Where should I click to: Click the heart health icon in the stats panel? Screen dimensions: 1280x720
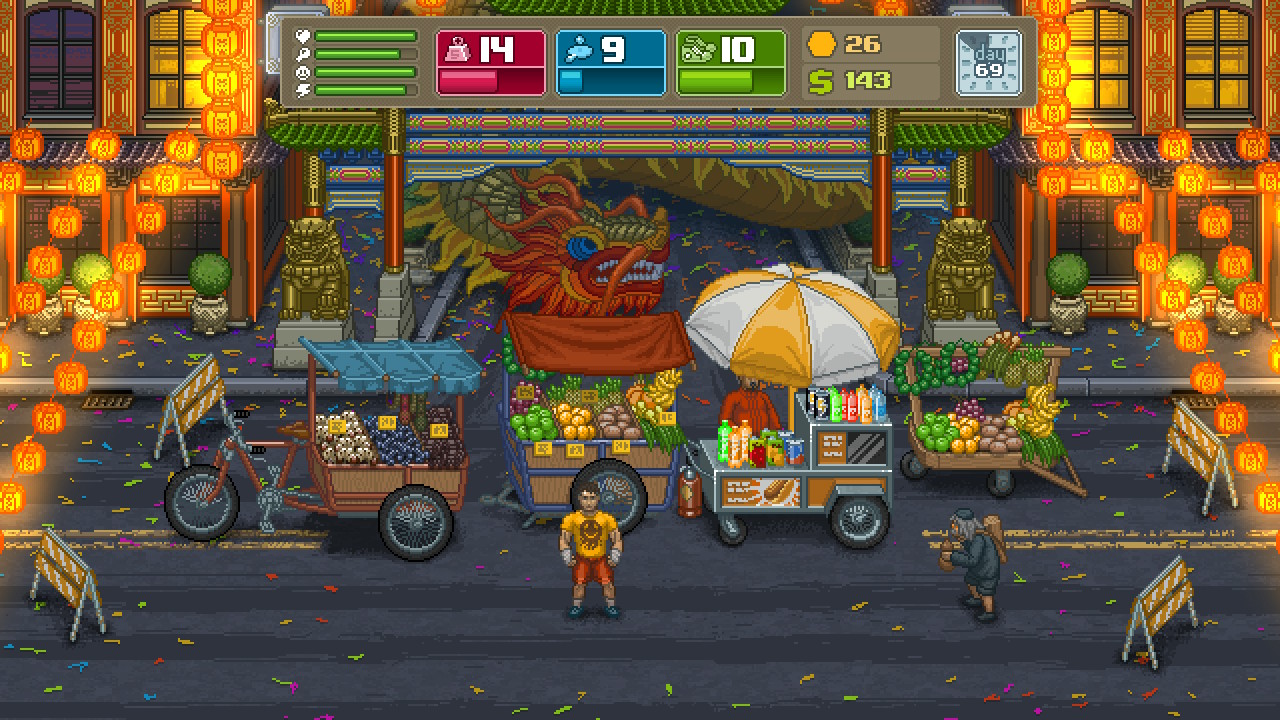coord(302,36)
